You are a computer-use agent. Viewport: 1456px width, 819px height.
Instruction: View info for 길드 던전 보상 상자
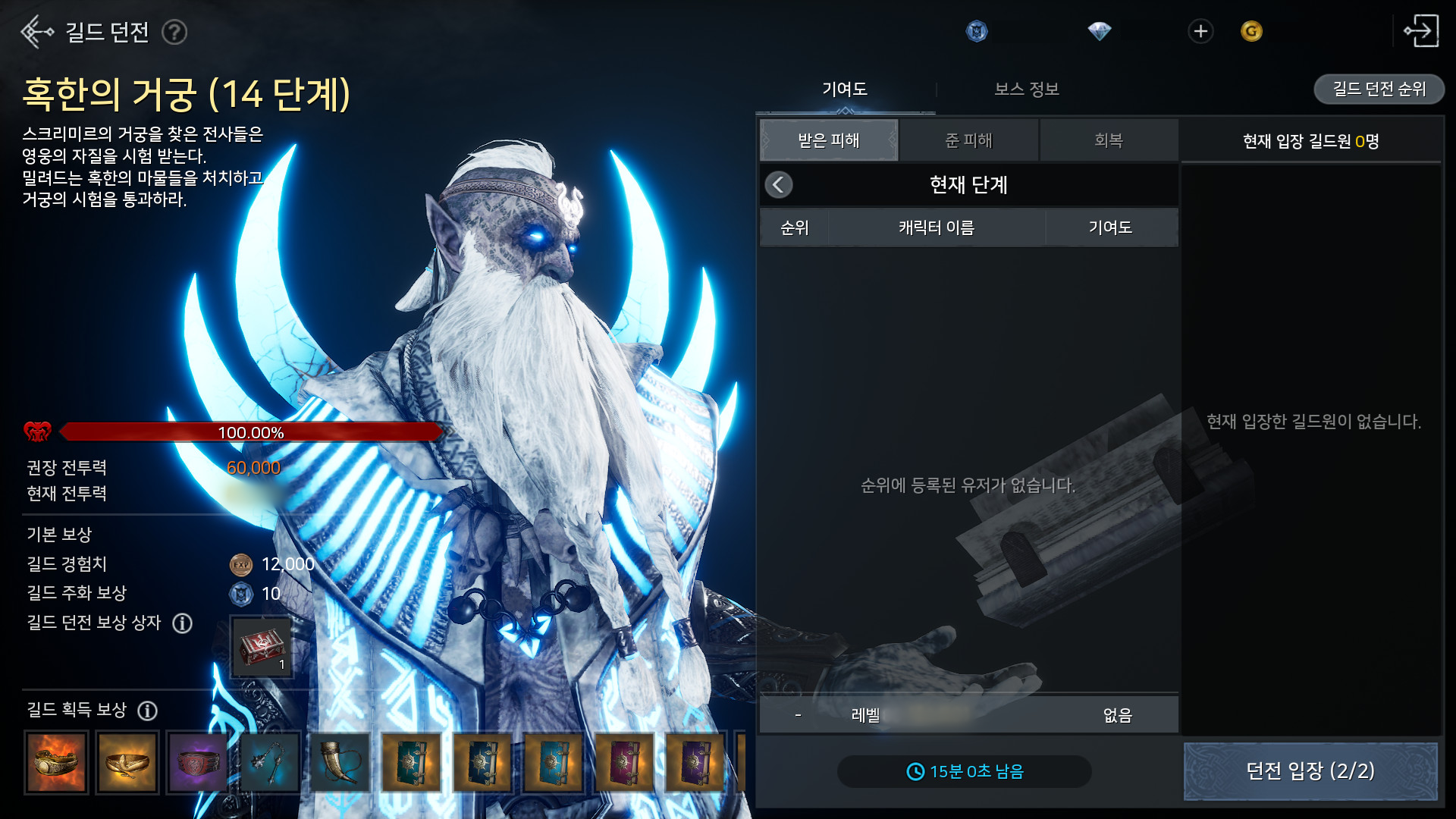183,623
